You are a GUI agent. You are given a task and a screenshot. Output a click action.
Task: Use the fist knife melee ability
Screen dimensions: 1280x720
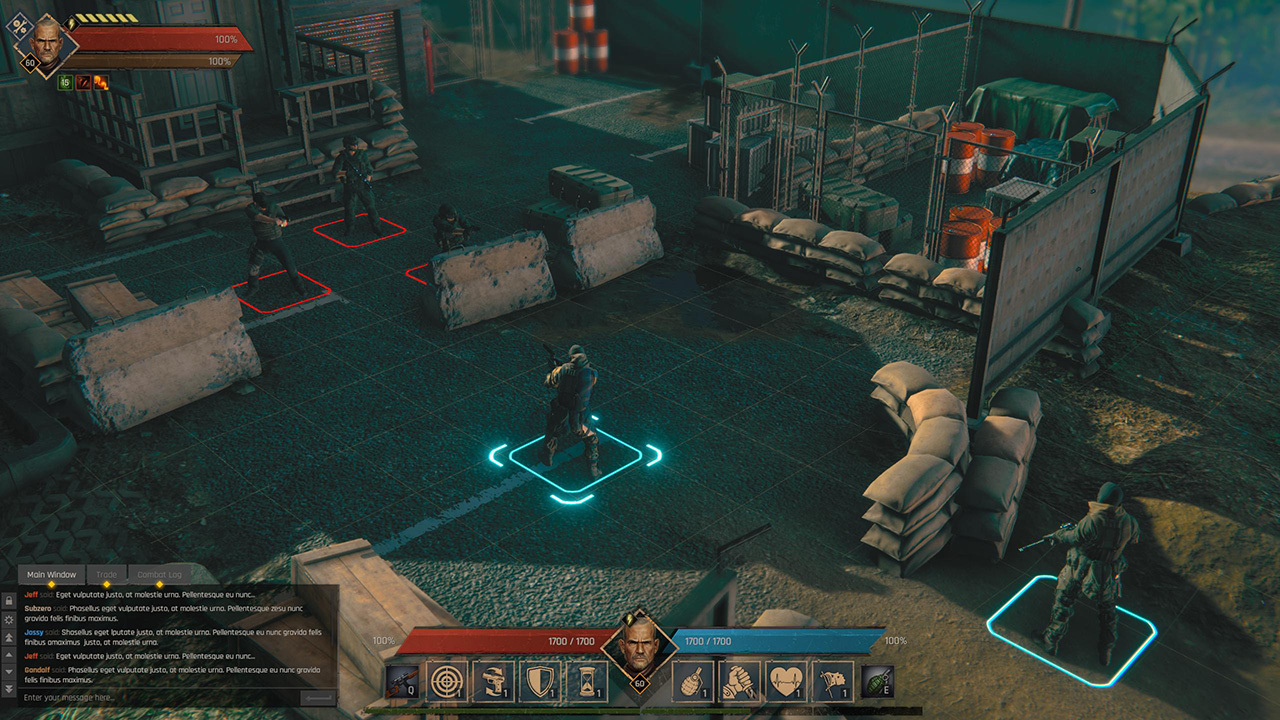(740, 681)
